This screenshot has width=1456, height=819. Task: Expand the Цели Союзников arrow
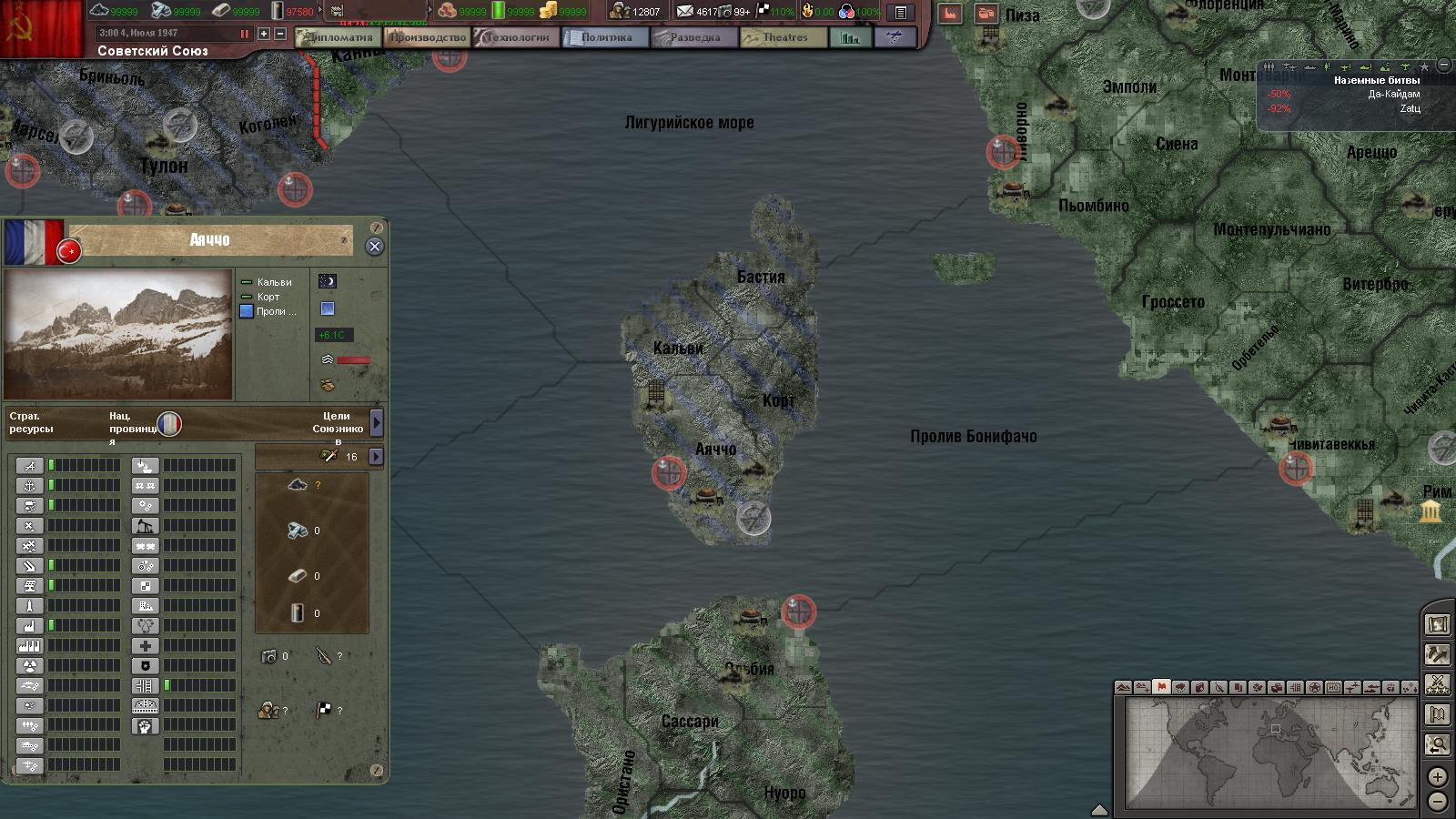click(377, 422)
